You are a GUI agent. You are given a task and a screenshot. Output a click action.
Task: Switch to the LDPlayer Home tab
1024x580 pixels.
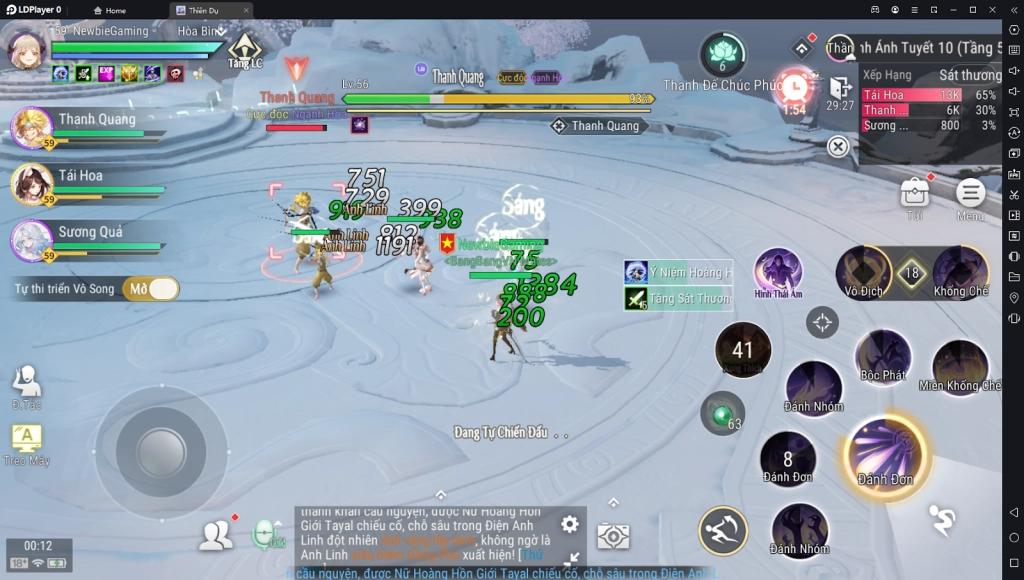pyautogui.click(x=110, y=10)
